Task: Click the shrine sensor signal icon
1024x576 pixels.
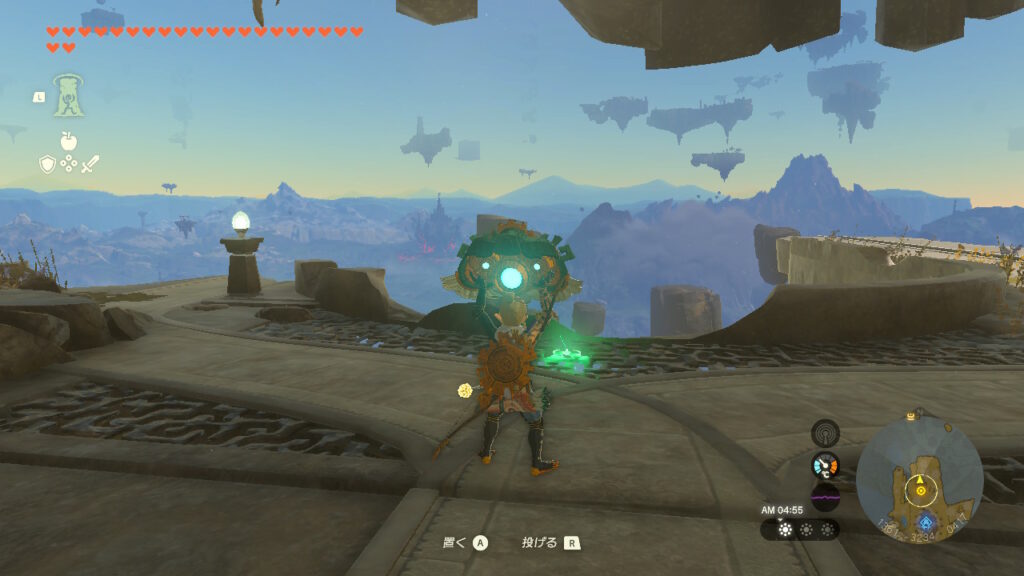Action: coord(825,432)
